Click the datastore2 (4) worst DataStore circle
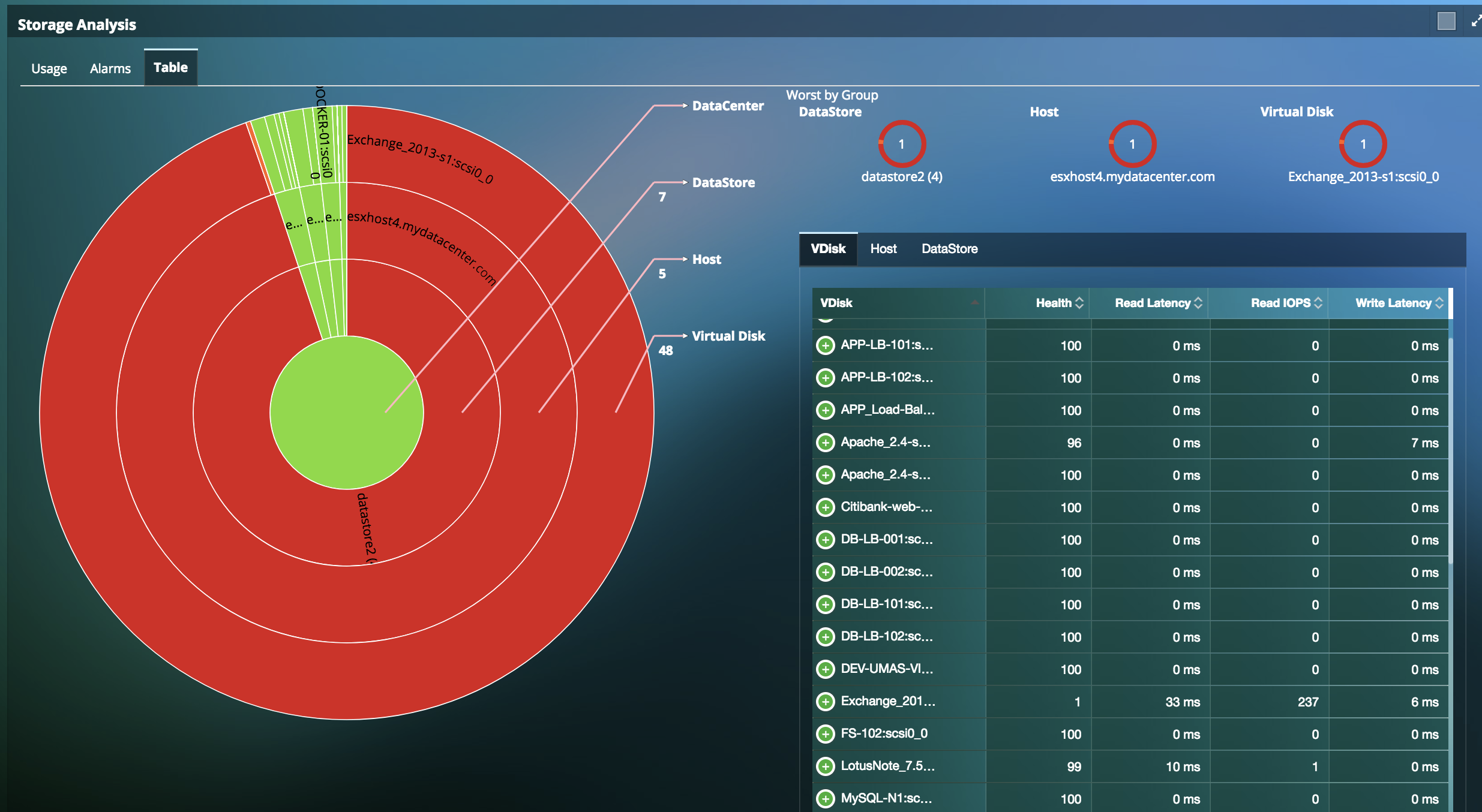 coord(901,144)
